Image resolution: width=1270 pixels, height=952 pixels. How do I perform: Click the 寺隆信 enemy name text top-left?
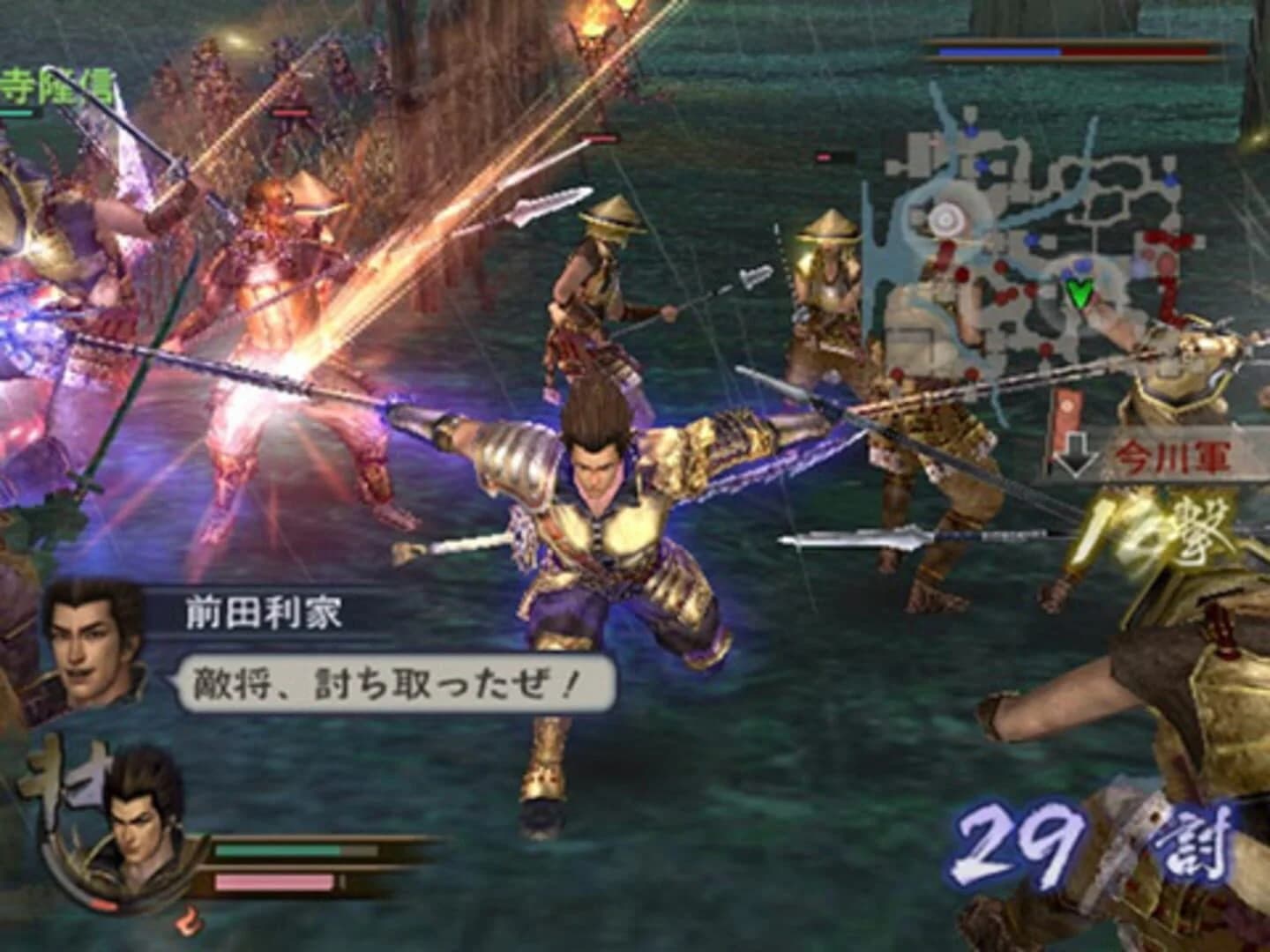coord(49,84)
